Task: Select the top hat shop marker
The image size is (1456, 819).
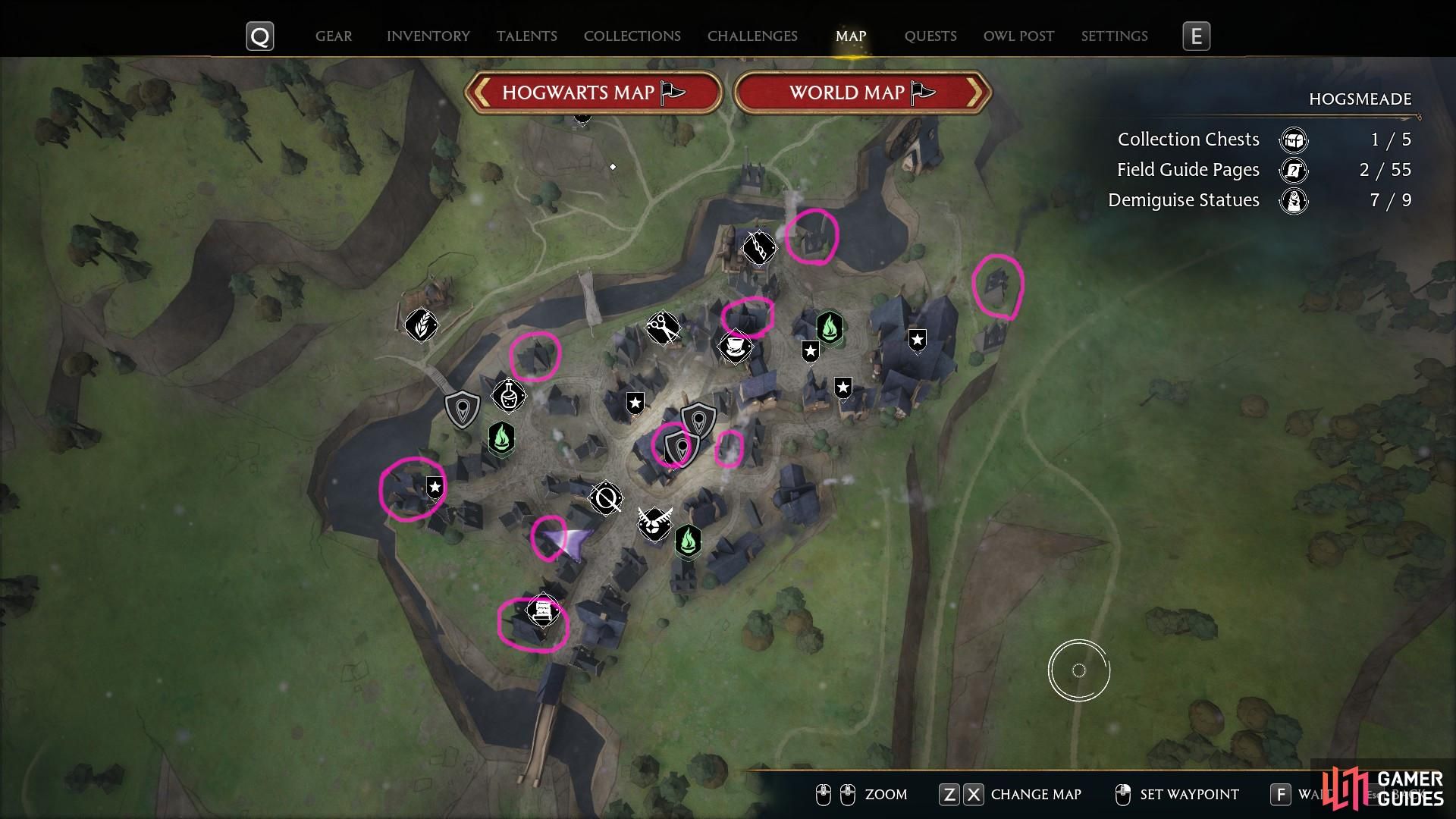Action: 735,347
